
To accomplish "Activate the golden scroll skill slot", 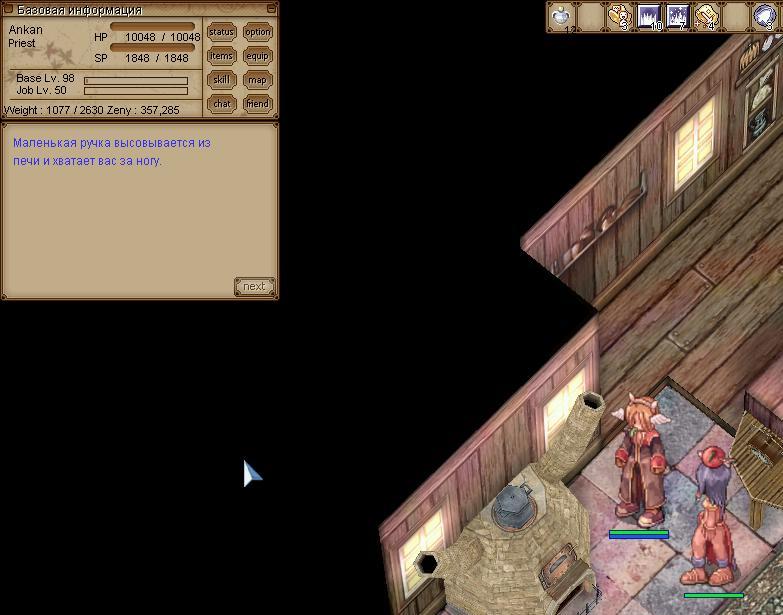I will (707, 17).
